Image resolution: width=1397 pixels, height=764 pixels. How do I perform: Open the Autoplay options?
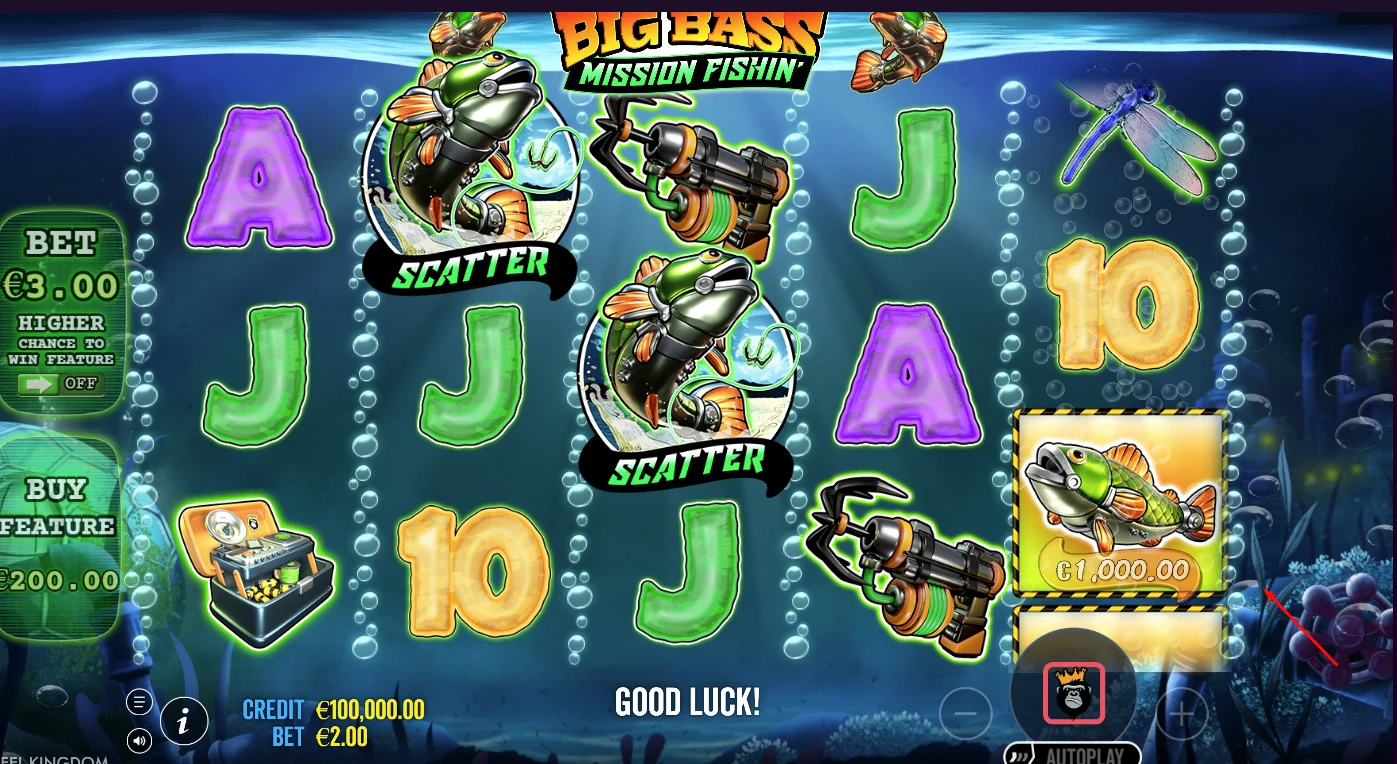[x=1074, y=754]
